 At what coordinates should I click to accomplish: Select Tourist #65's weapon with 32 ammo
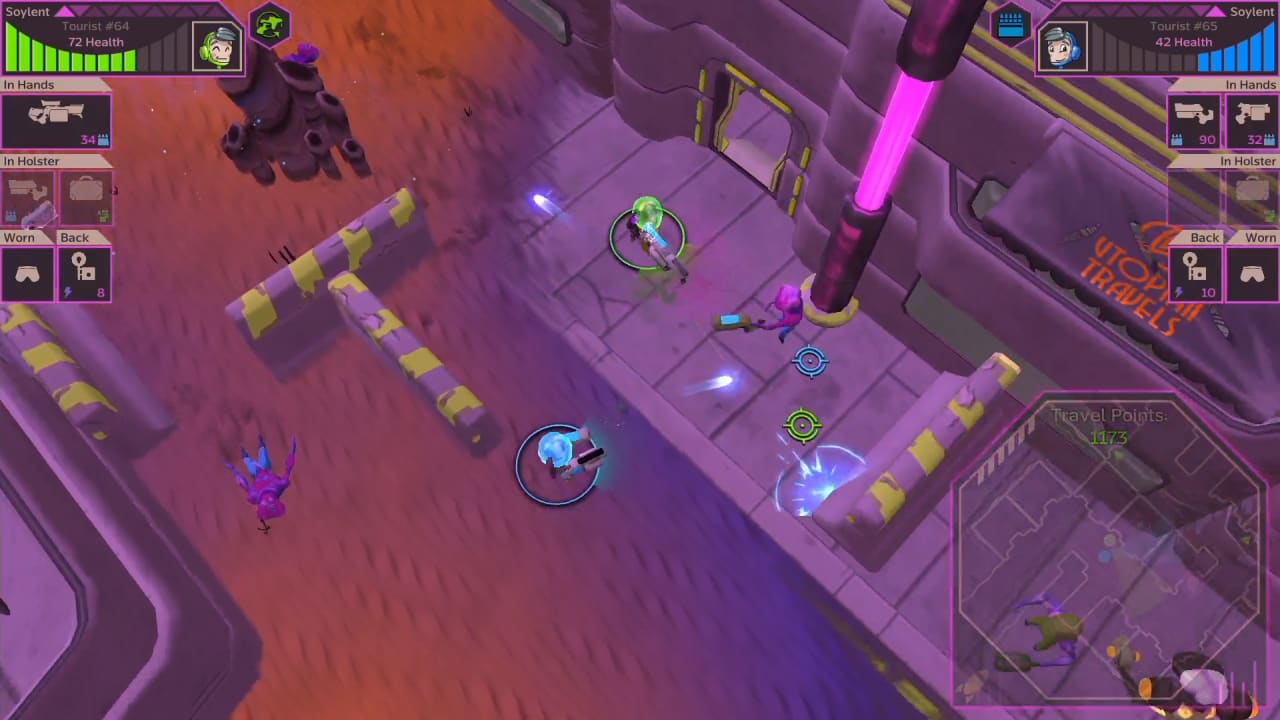(1253, 120)
